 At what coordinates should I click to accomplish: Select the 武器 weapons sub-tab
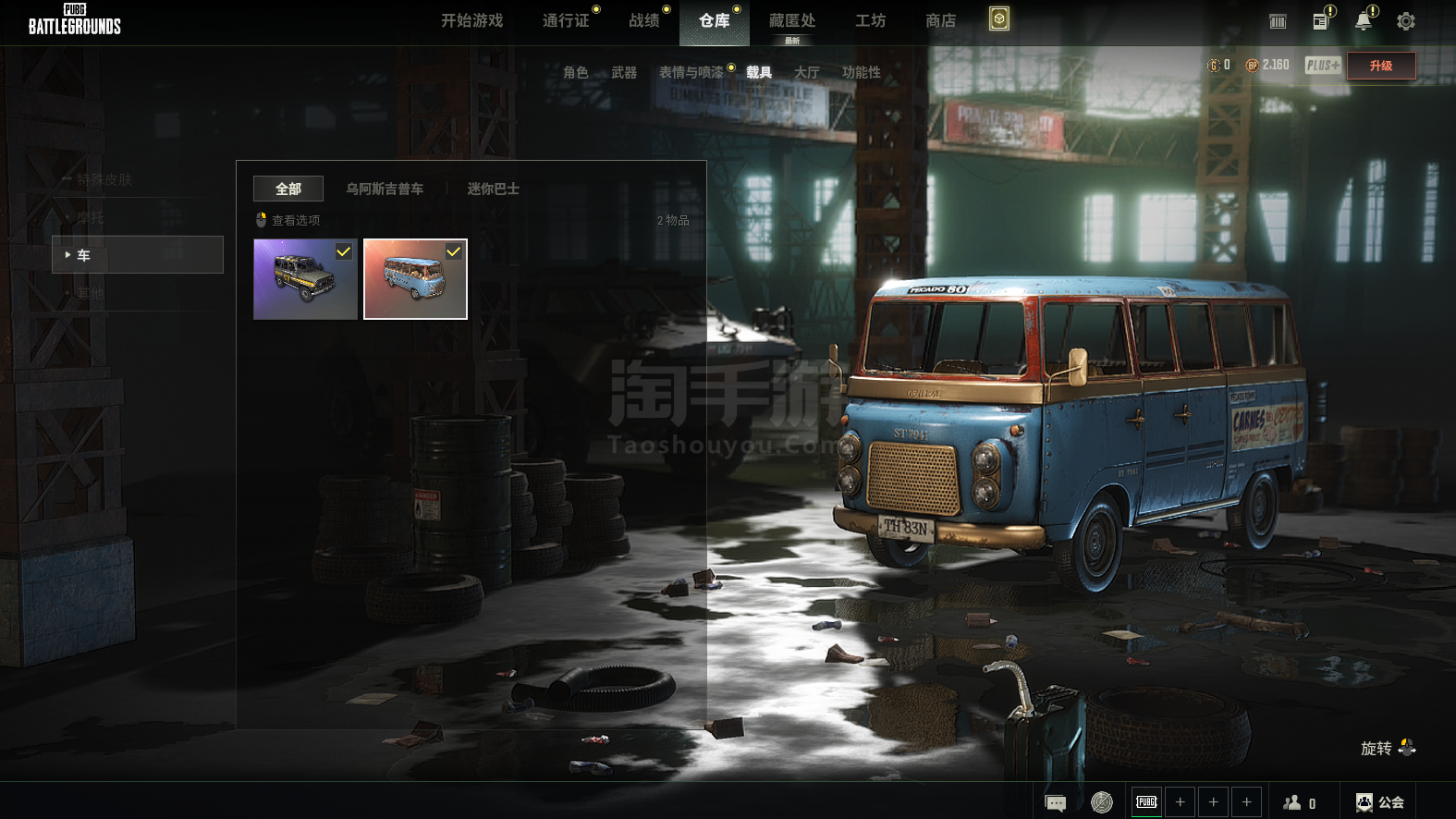[624, 72]
